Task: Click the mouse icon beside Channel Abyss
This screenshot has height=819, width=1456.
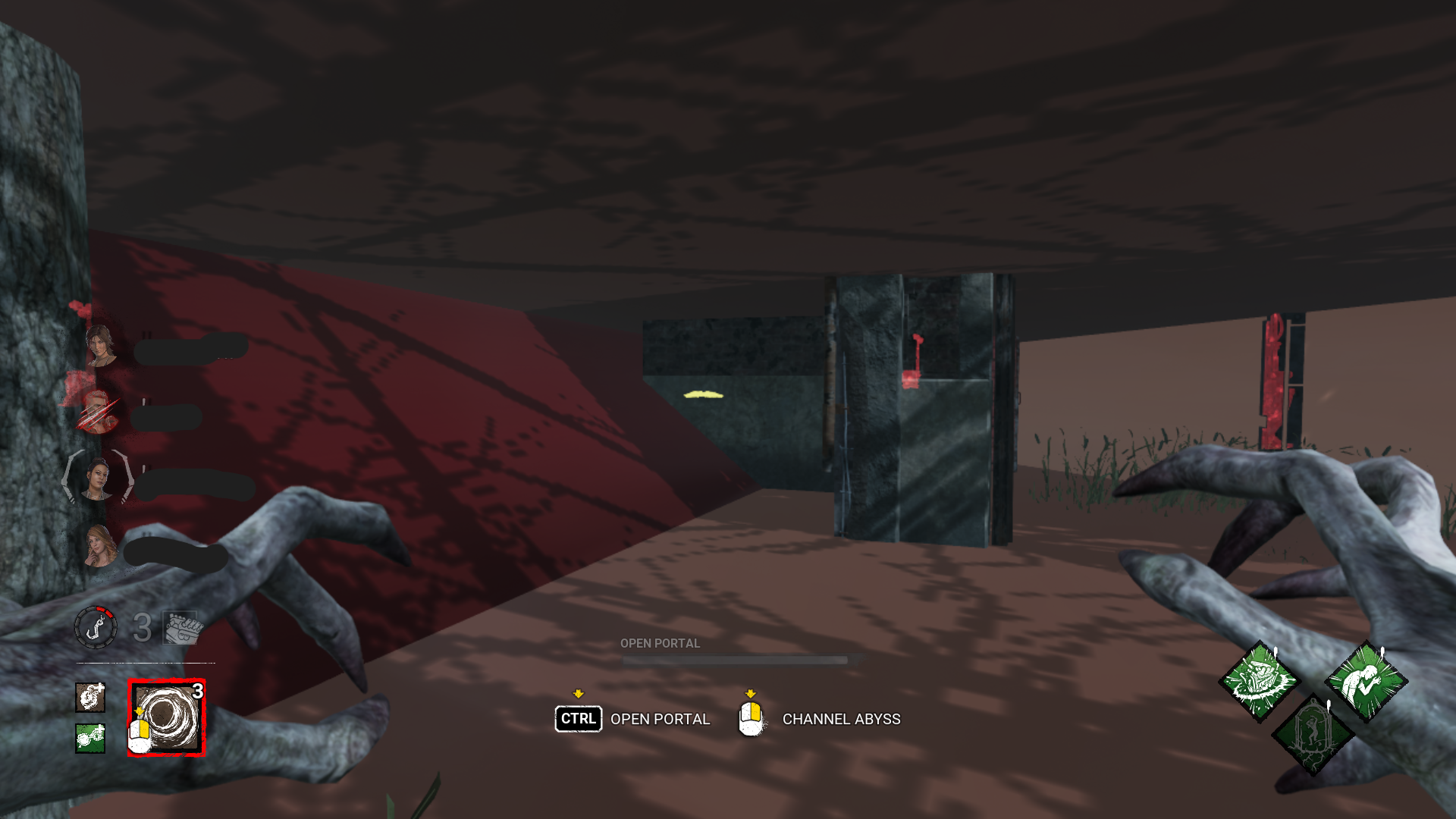Action: [x=752, y=719]
